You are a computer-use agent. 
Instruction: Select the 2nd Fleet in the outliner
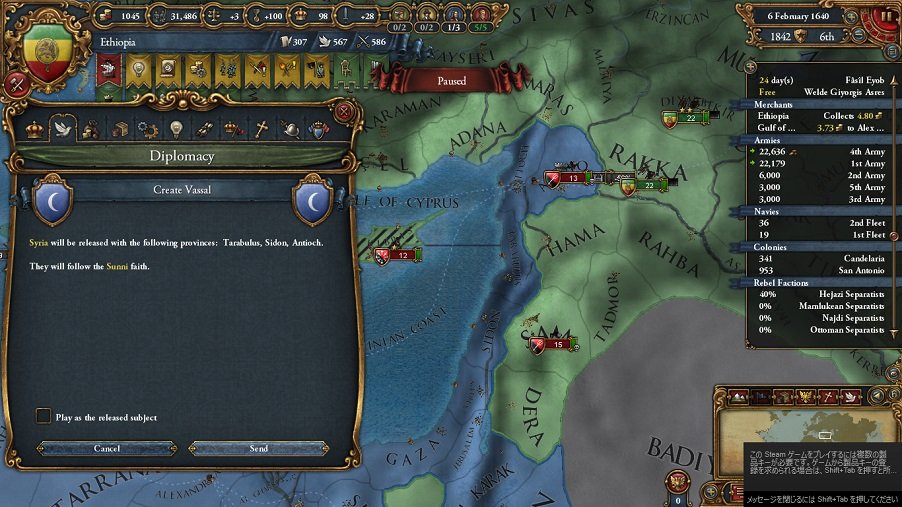click(x=820, y=222)
